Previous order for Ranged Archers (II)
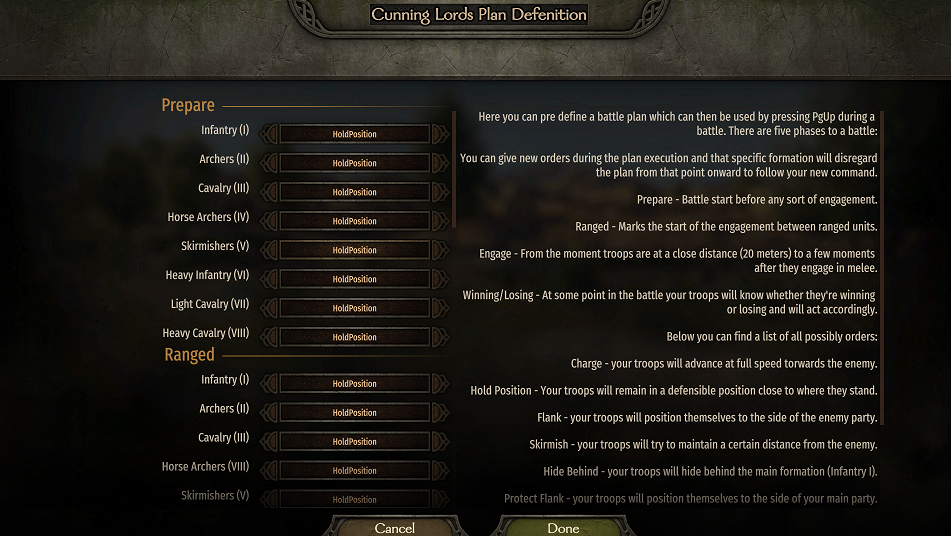The width and height of the screenshot is (951, 536). click(x=269, y=413)
